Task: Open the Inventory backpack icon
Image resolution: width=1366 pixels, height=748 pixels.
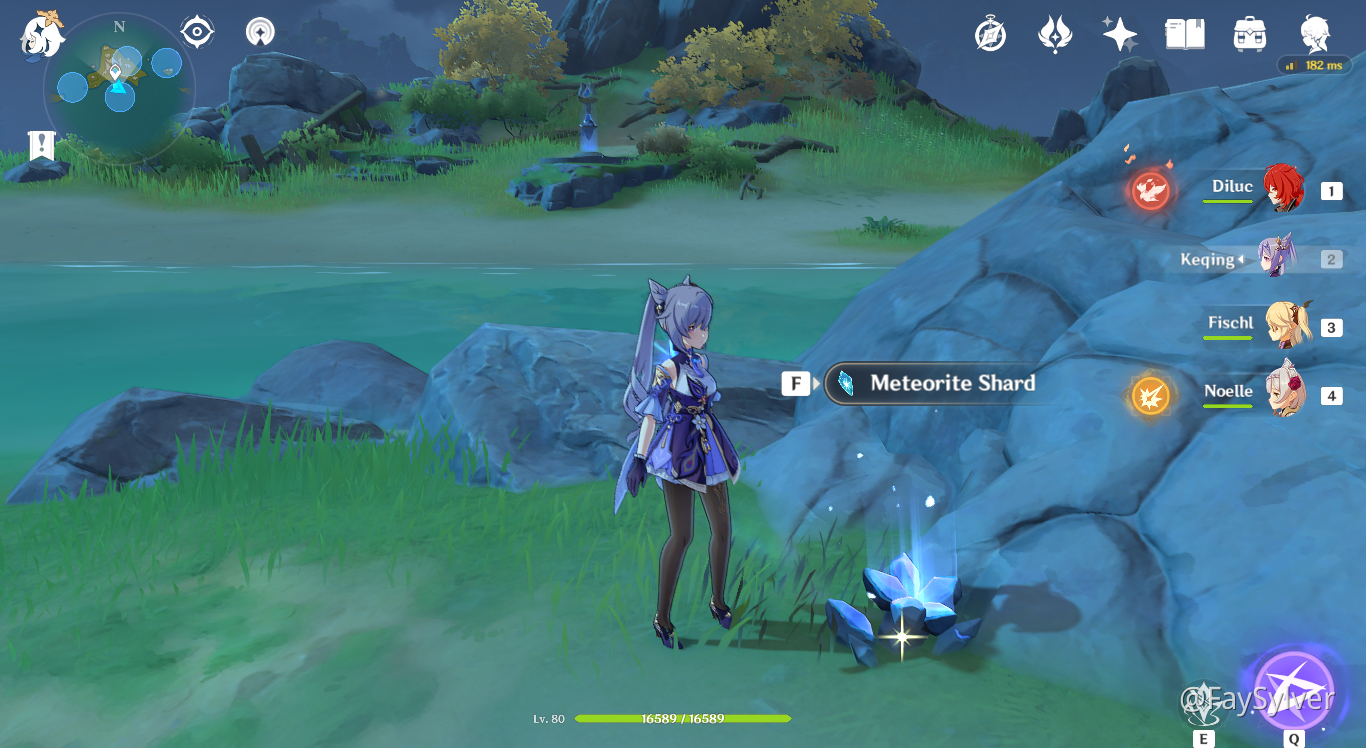Action: click(1249, 33)
